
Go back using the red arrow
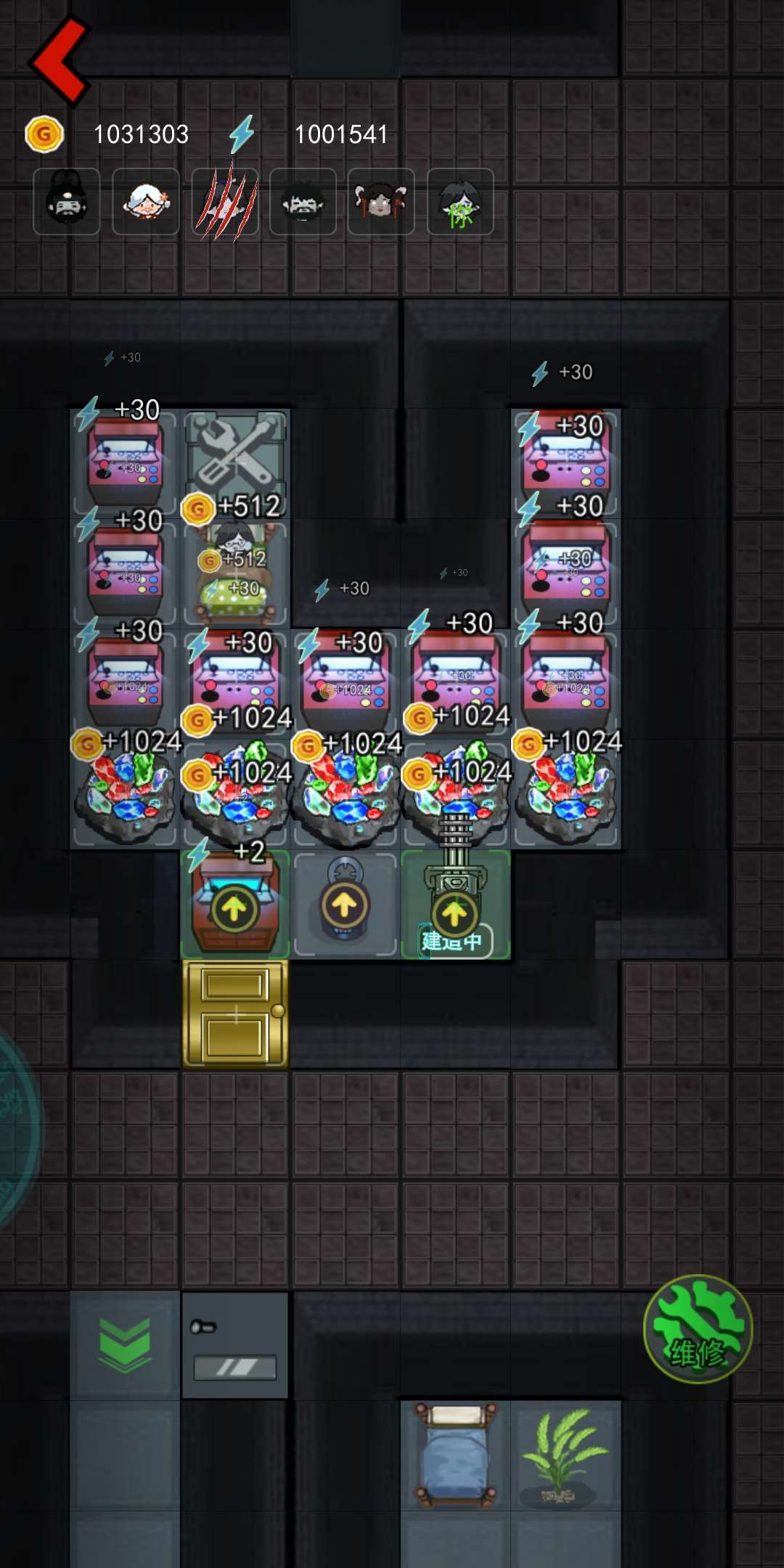point(60,61)
